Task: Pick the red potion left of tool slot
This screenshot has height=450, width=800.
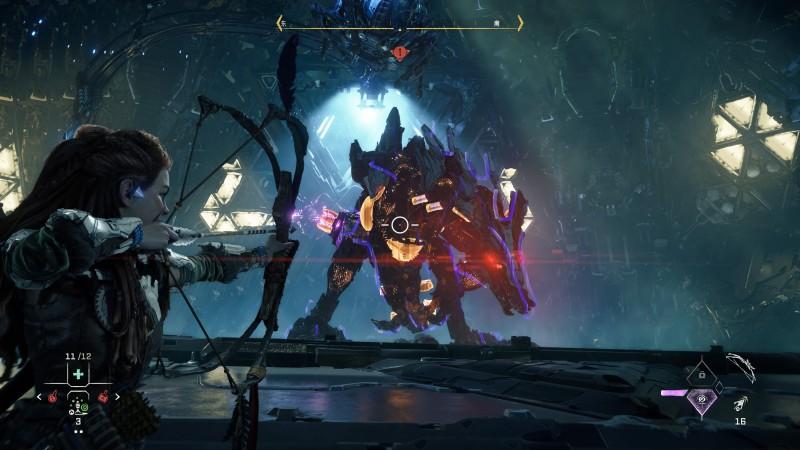Action: pyautogui.click(x=54, y=396)
